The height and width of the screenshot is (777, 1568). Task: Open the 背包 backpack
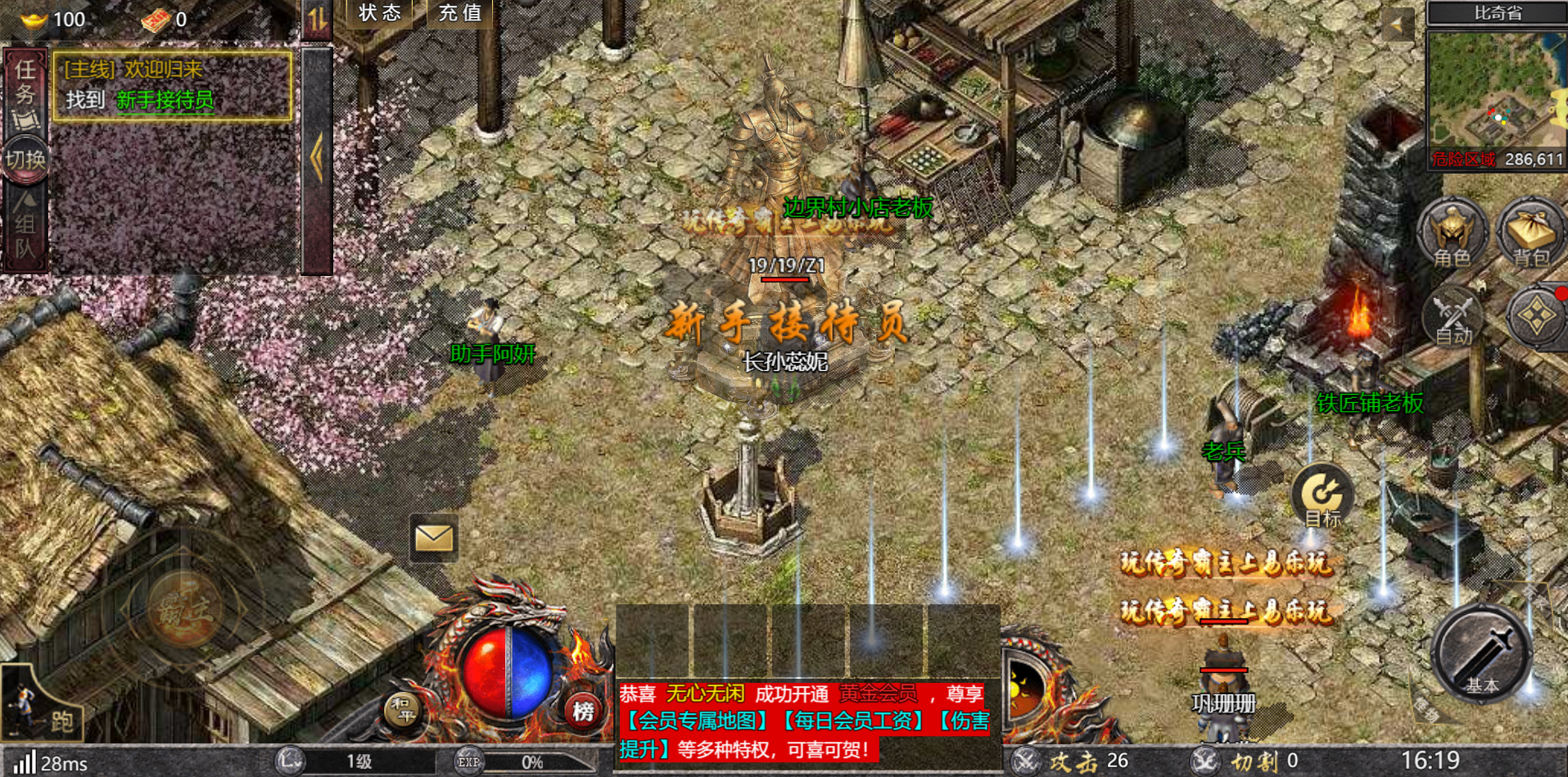(1530, 233)
